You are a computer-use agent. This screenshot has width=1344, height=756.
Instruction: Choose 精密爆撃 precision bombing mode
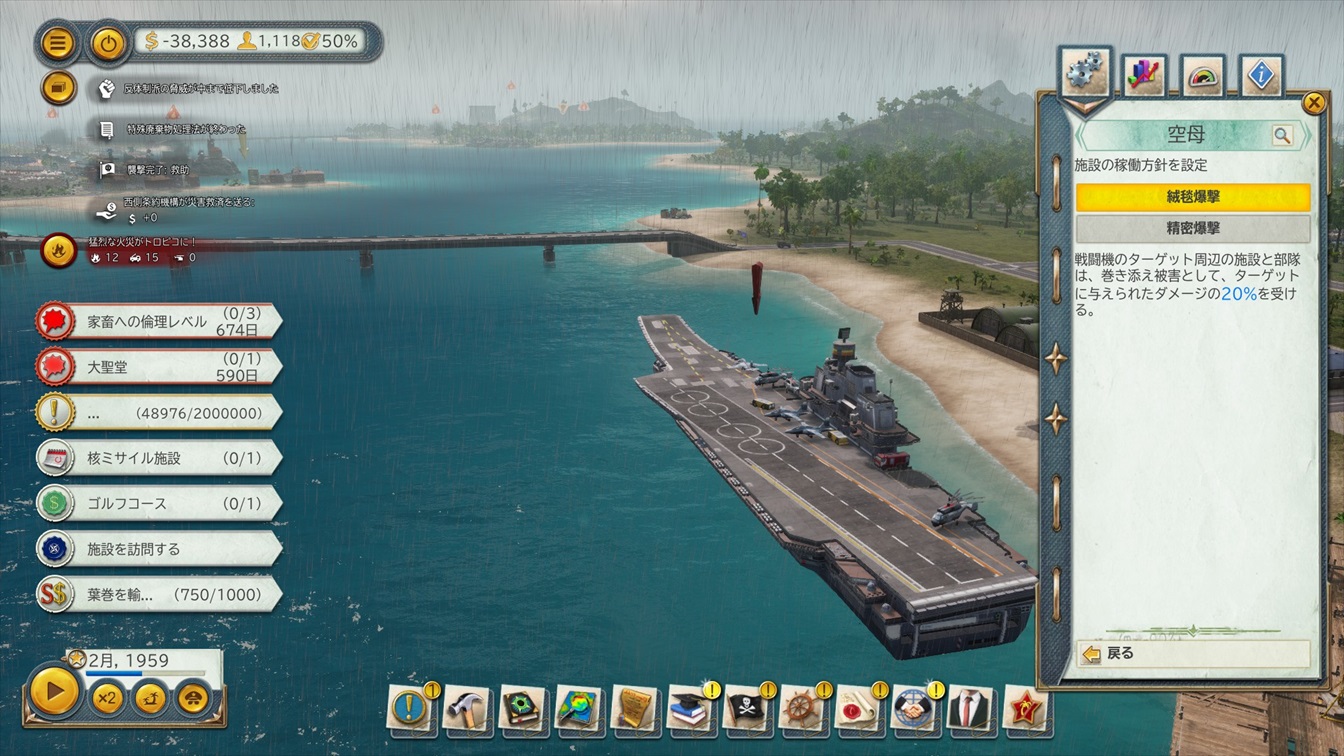pyautogui.click(x=1193, y=228)
